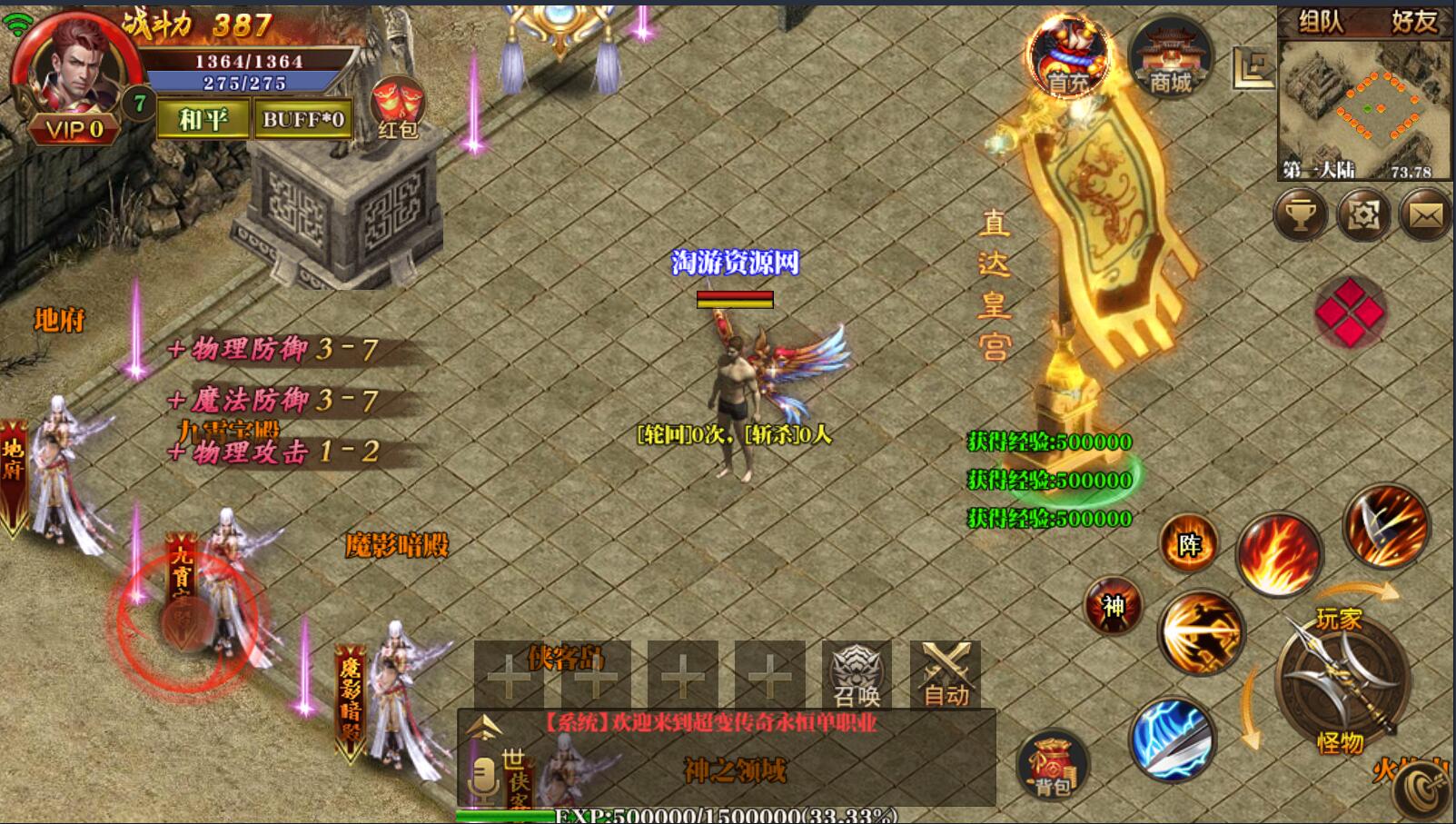The width and height of the screenshot is (1456, 824).
Task: Open the trophy ranking icon
Action: pyautogui.click(x=1300, y=216)
